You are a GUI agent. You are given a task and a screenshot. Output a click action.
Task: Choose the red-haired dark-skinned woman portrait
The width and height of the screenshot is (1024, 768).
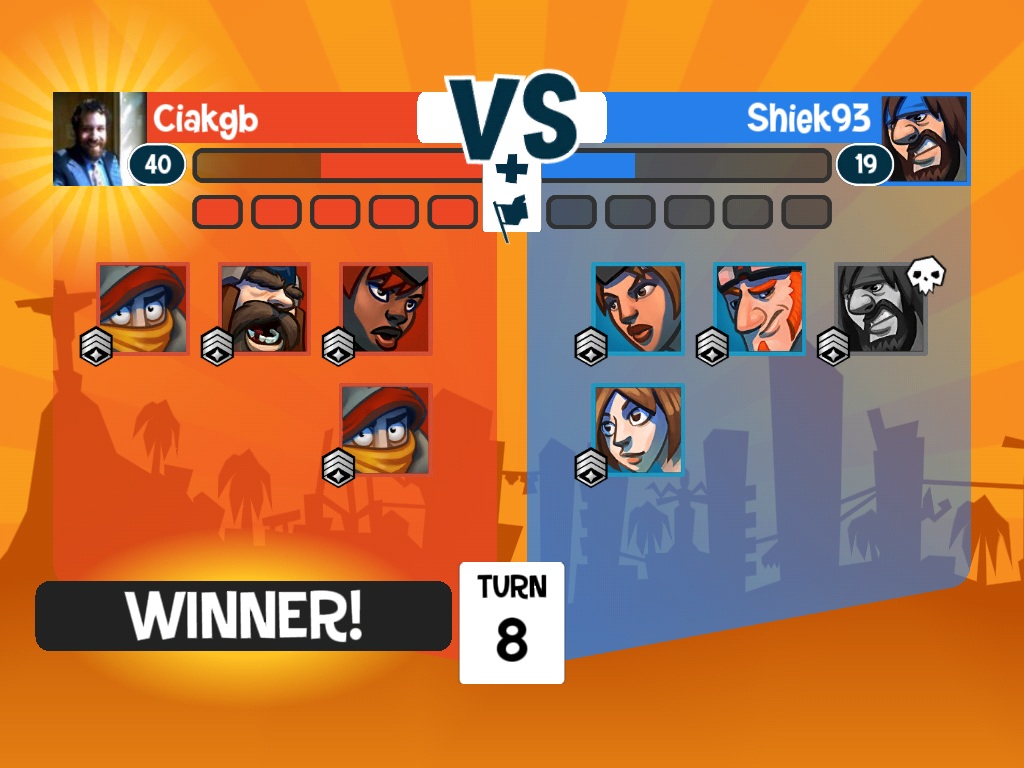386,308
